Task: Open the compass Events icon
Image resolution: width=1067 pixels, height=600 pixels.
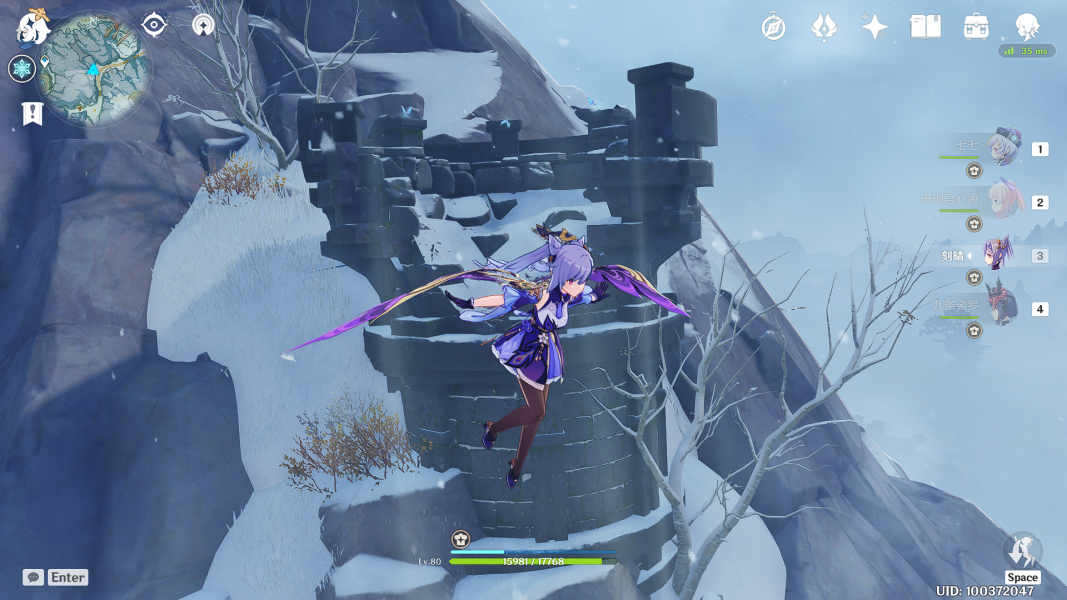Action: point(773,27)
